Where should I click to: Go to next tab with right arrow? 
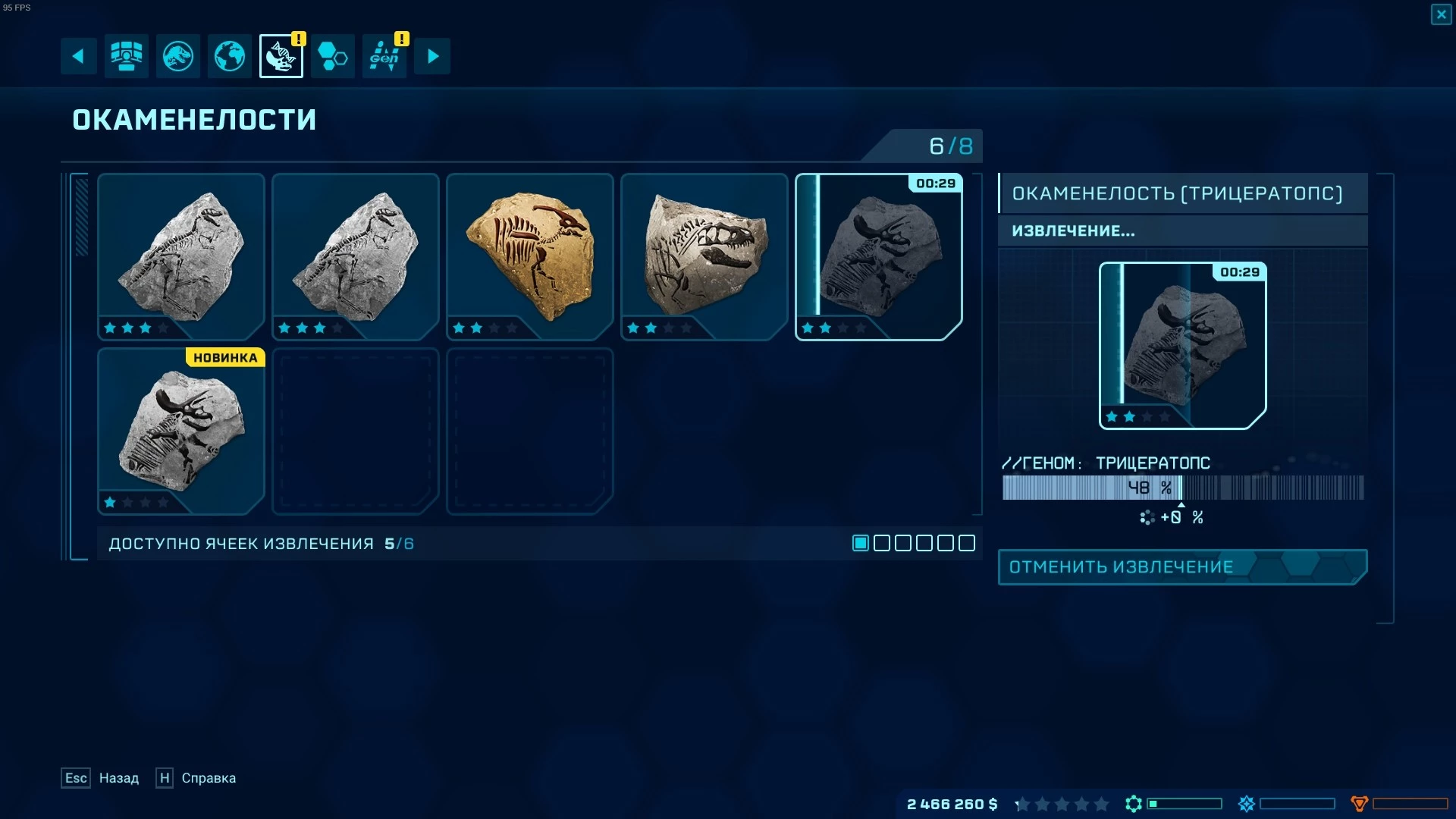[432, 56]
